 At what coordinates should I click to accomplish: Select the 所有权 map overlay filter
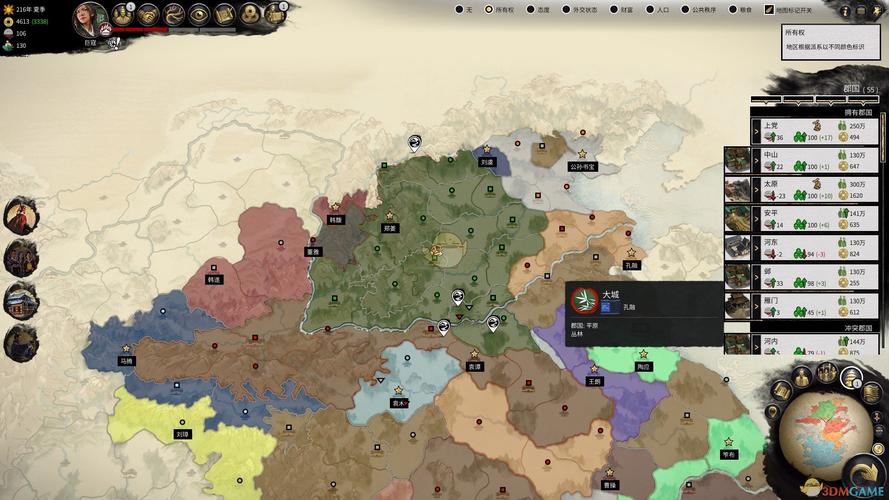(490, 10)
